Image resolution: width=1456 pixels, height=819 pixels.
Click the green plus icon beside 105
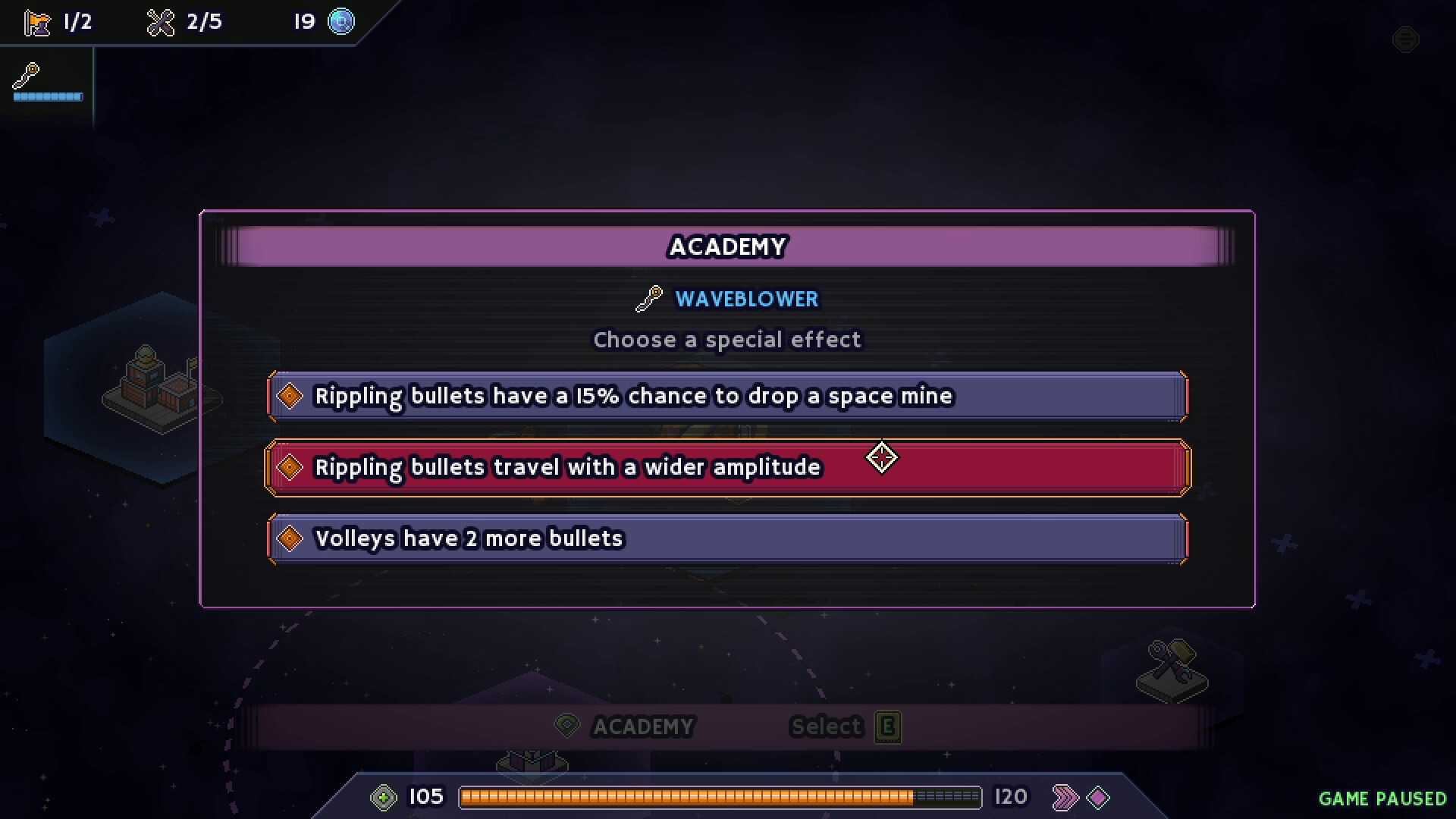385,797
